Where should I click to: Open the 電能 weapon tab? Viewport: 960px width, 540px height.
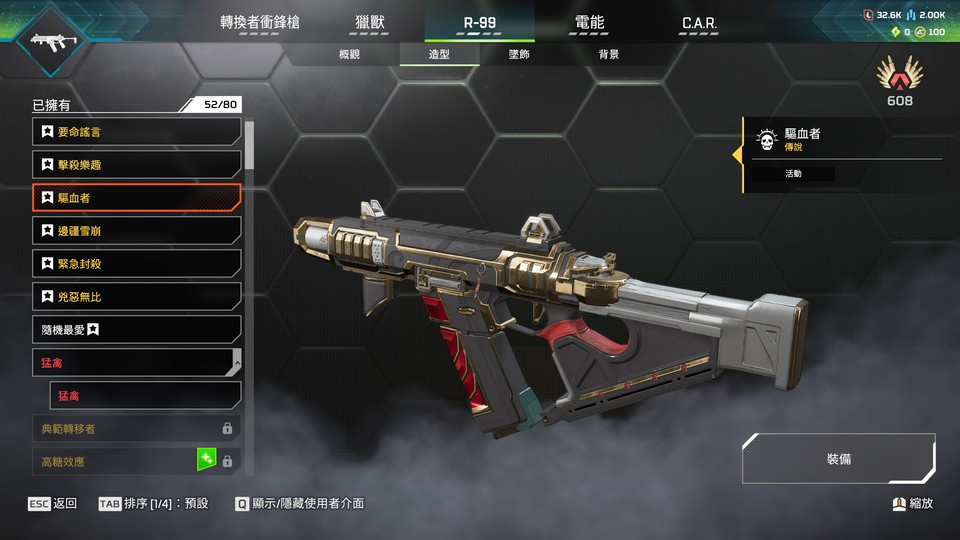[x=589, y=22]
